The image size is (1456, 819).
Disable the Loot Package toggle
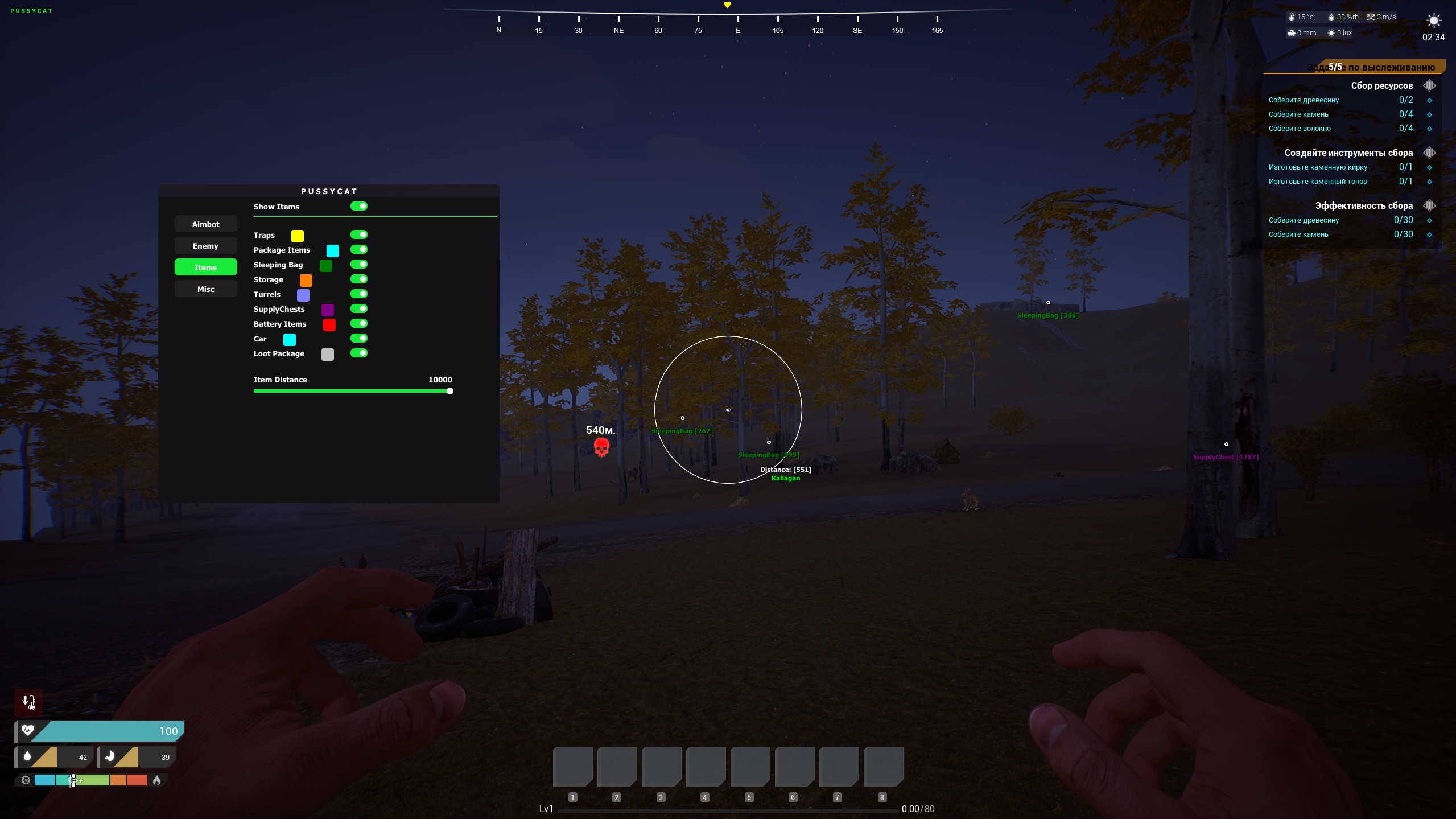click(x=360, y=353)
